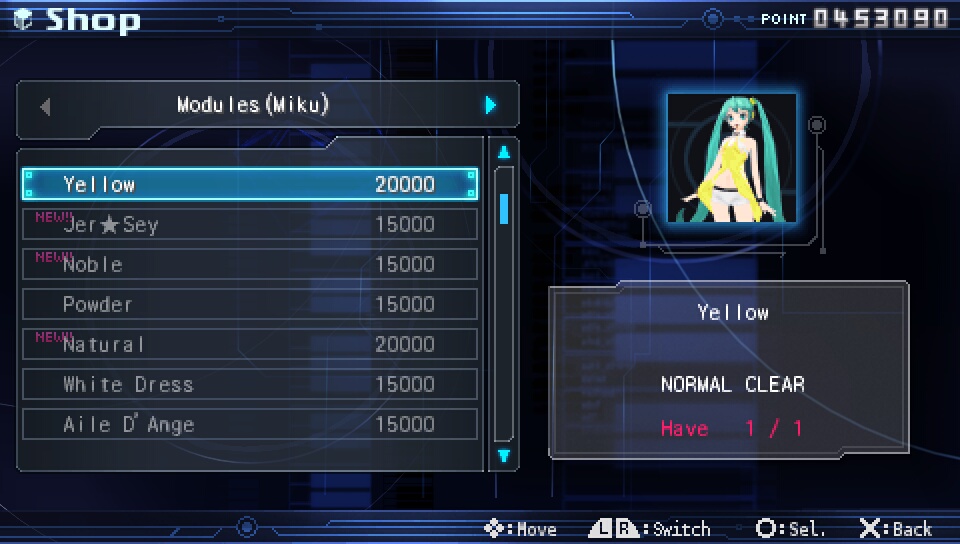Pick the Noble module row
Screen dimensions: 960x544
pyautogui.click(x=250, y=264)
